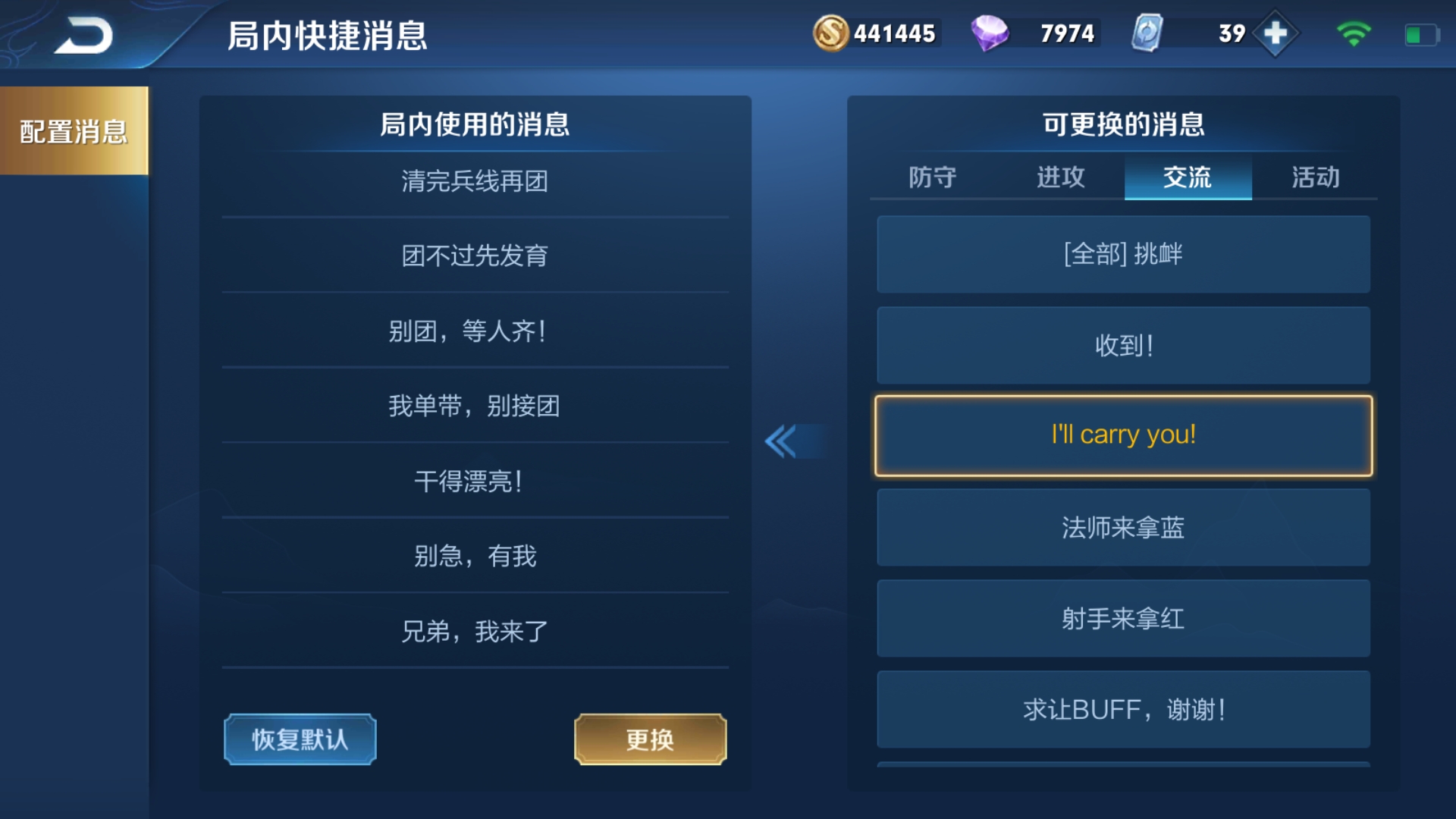
Task: Select the '收到!' replaceable message
Action: pyautogui.click(x=1122, y=344)
